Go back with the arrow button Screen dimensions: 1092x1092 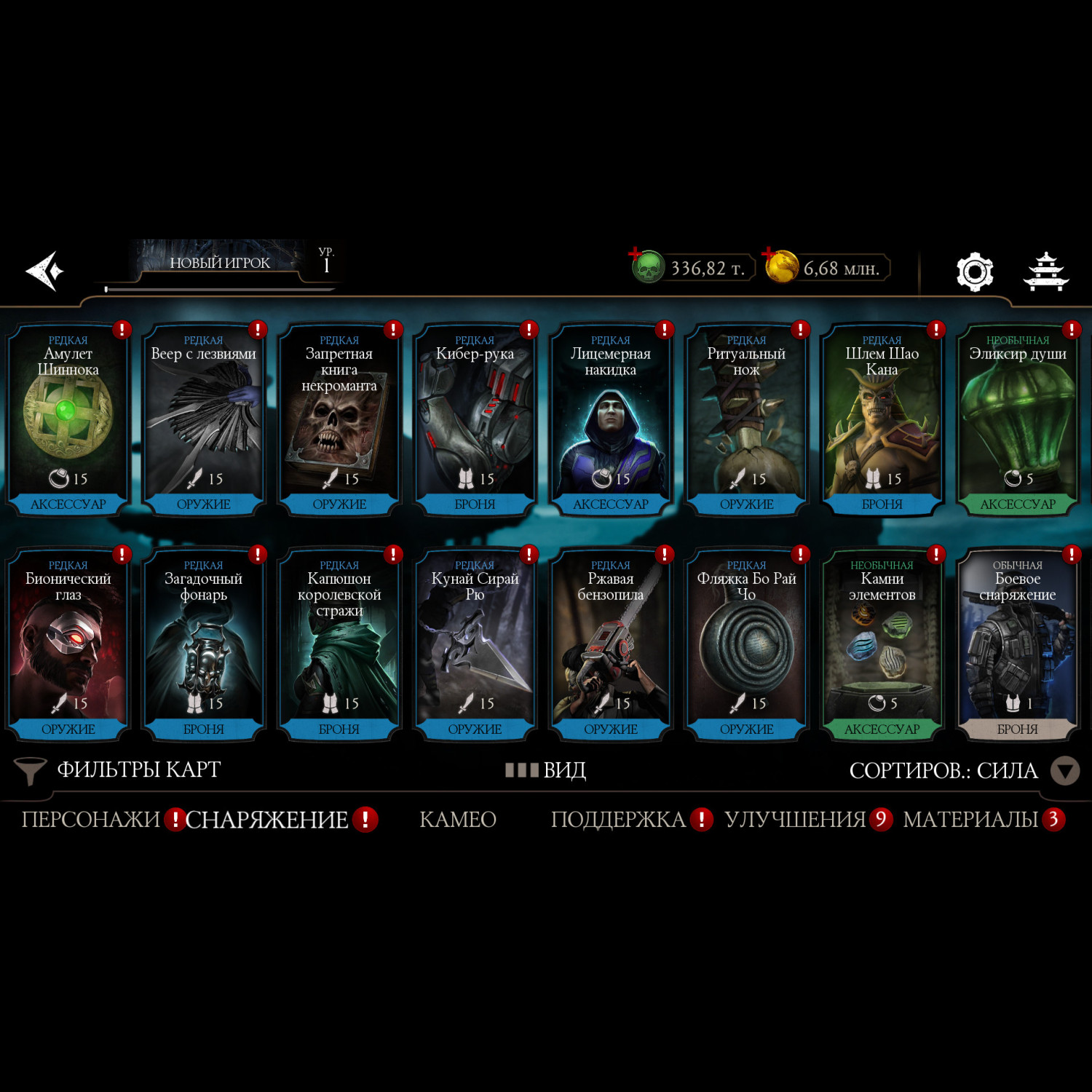pyautogui.click(x=45, y=271)
